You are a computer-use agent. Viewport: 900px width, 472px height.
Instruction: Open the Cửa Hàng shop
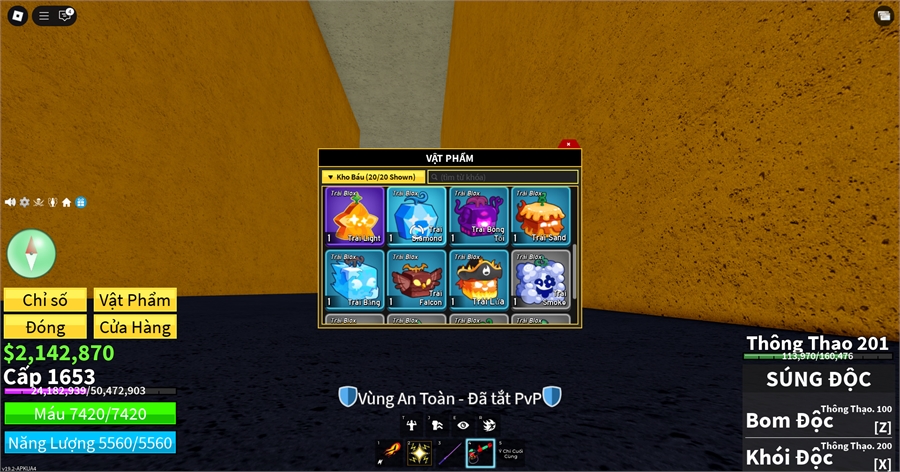tap(135, 327)
